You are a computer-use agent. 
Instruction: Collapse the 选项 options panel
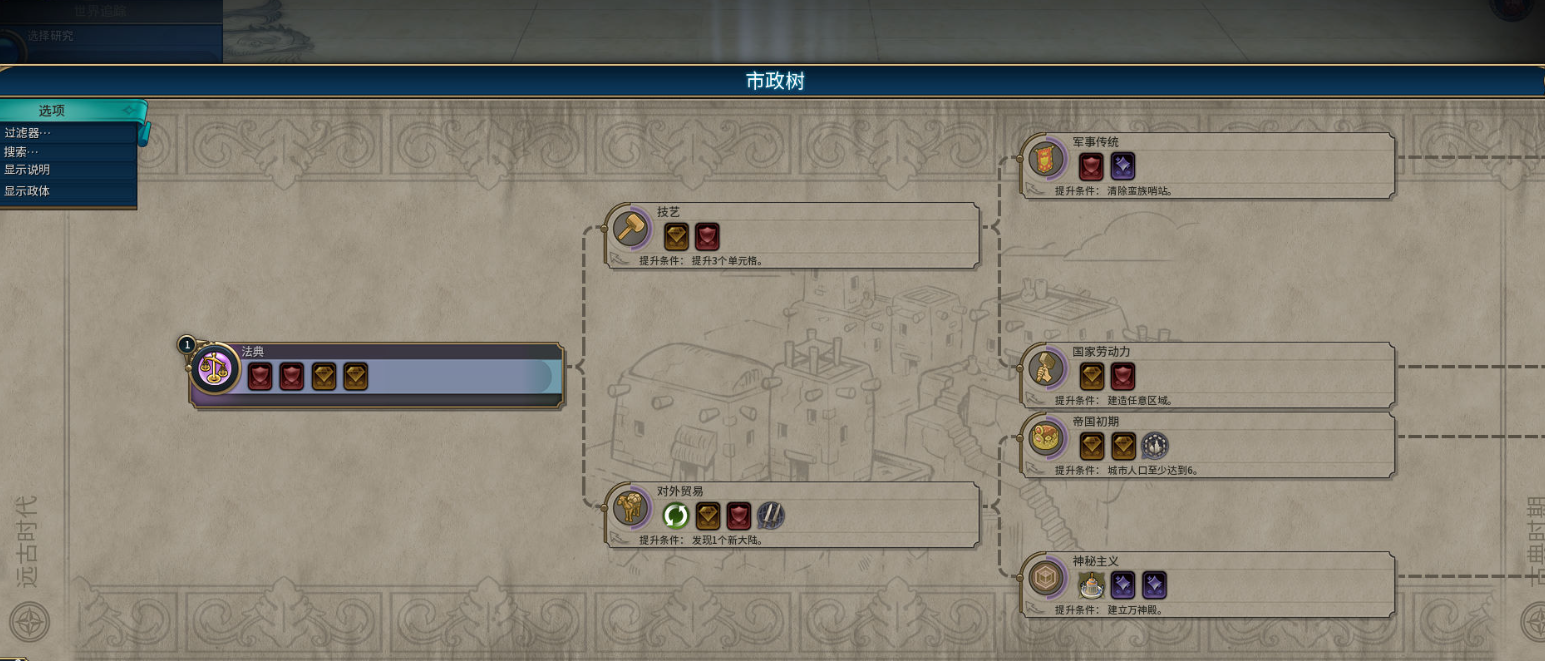[129, 110]
